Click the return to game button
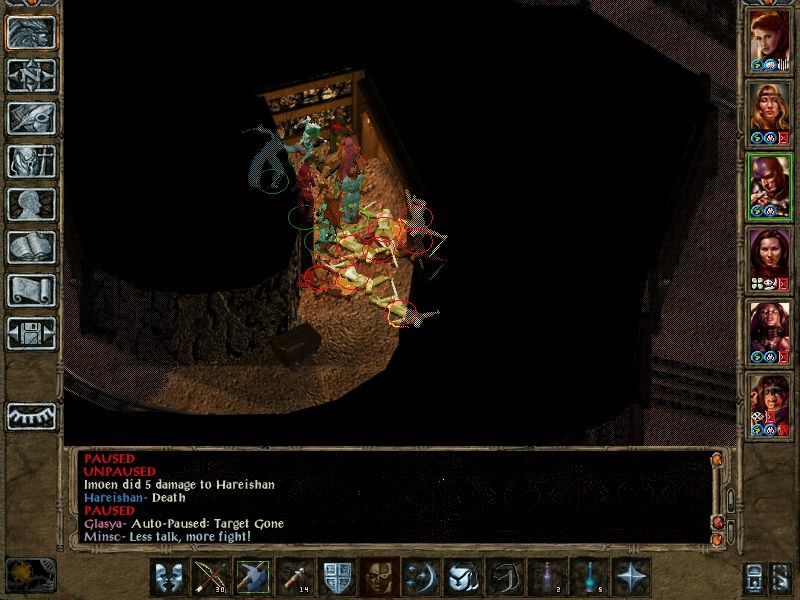Viewport: 800px width, 600px height. [31, 32]
